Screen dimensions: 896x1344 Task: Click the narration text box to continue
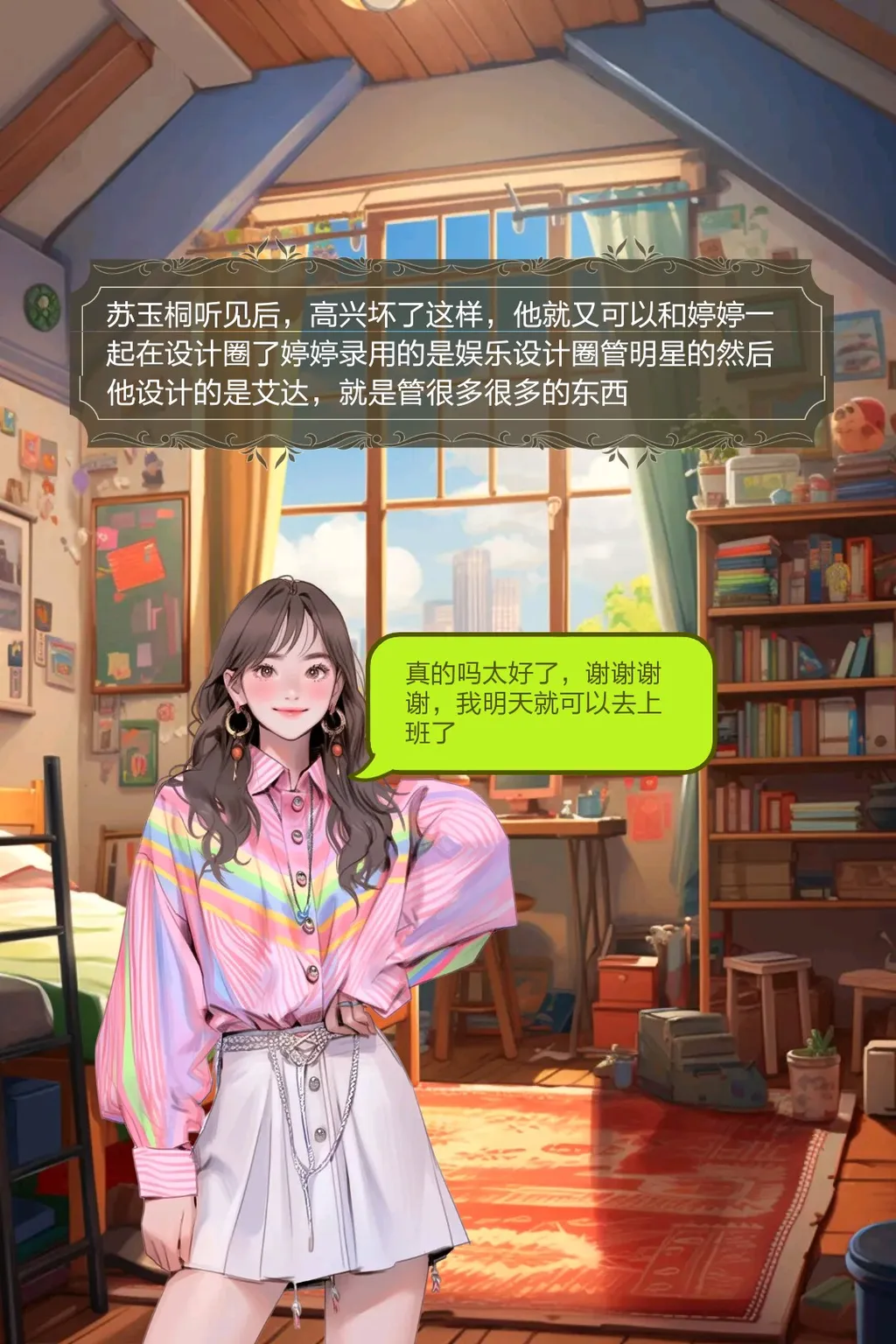451,353
